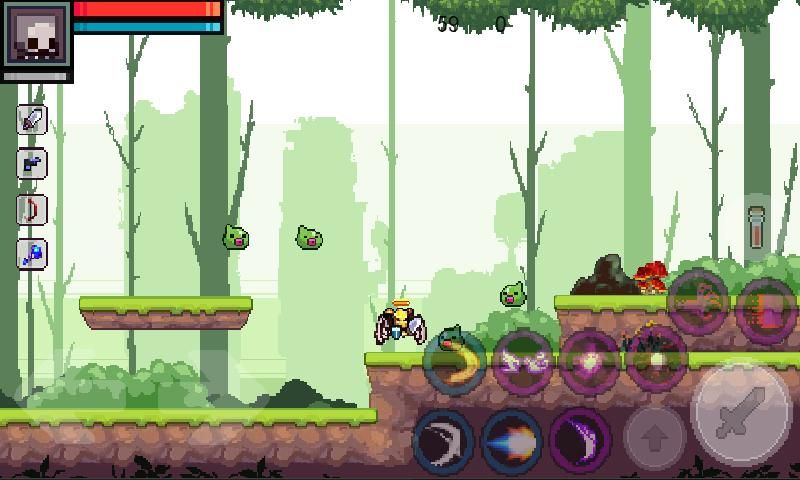Trigger the purple crescent slash skill
The height and width of the screenshot is (480, 800).
click(580, 440)
